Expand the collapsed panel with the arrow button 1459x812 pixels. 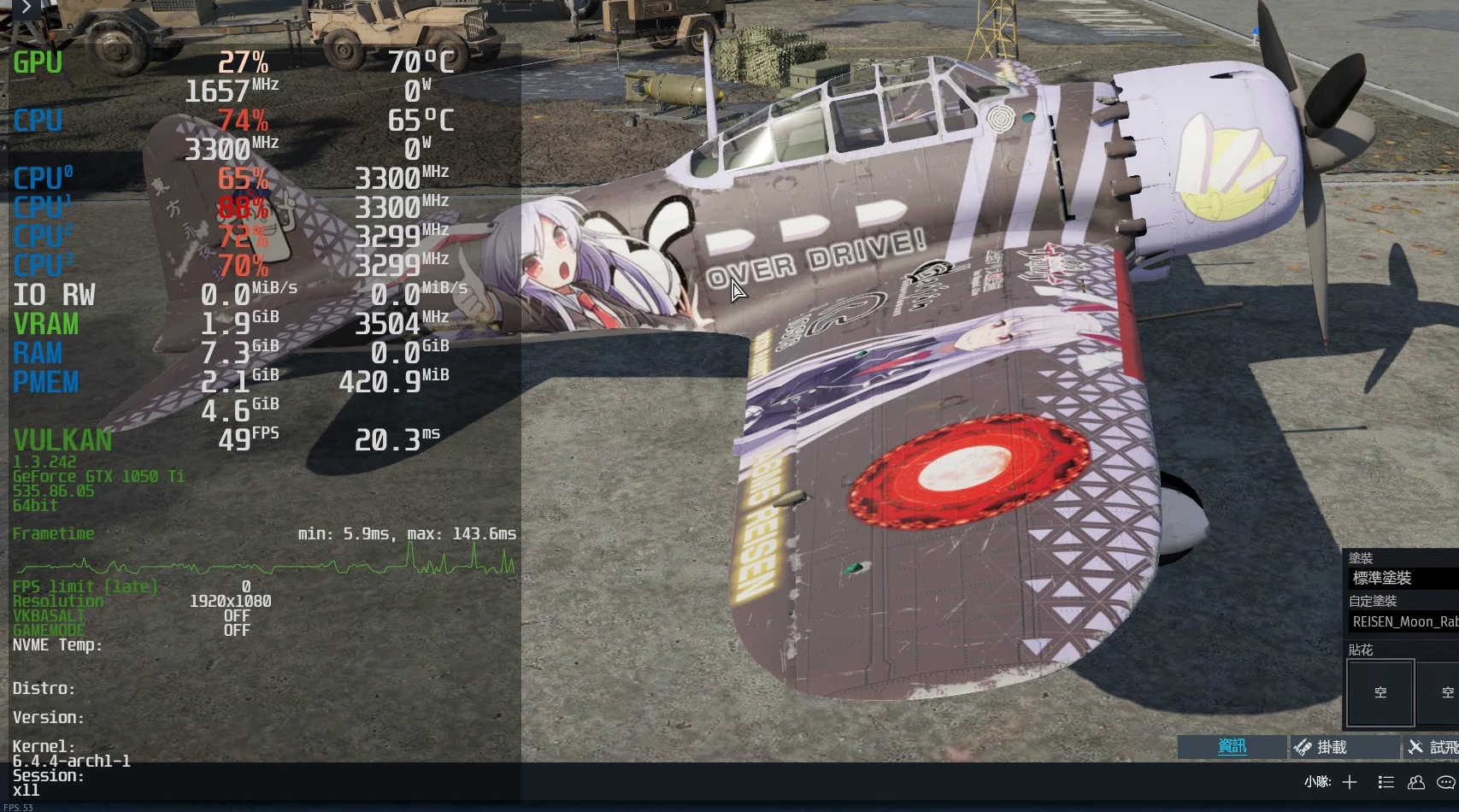coord(26,8)
